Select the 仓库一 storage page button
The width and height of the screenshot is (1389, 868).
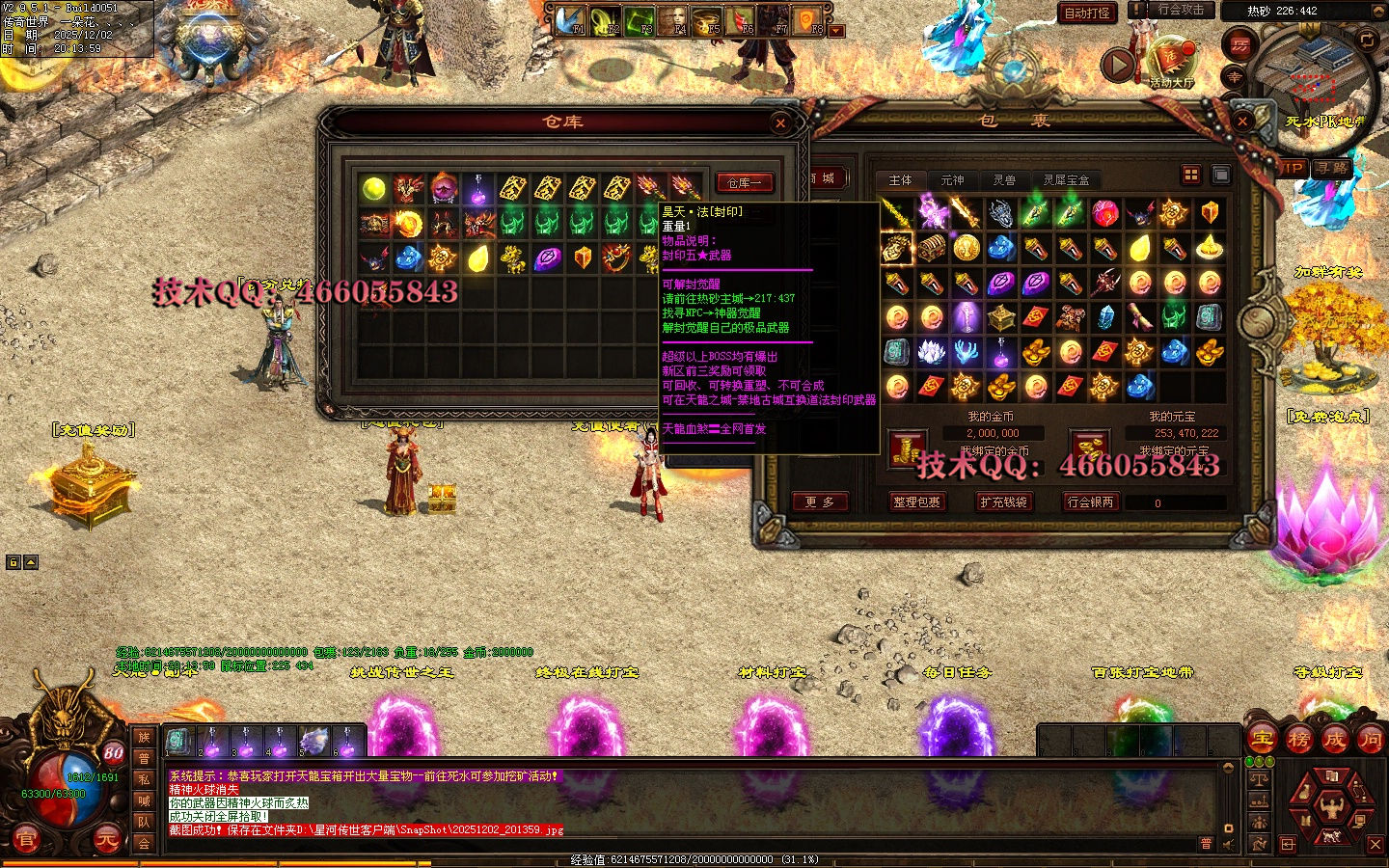[744, 182]
